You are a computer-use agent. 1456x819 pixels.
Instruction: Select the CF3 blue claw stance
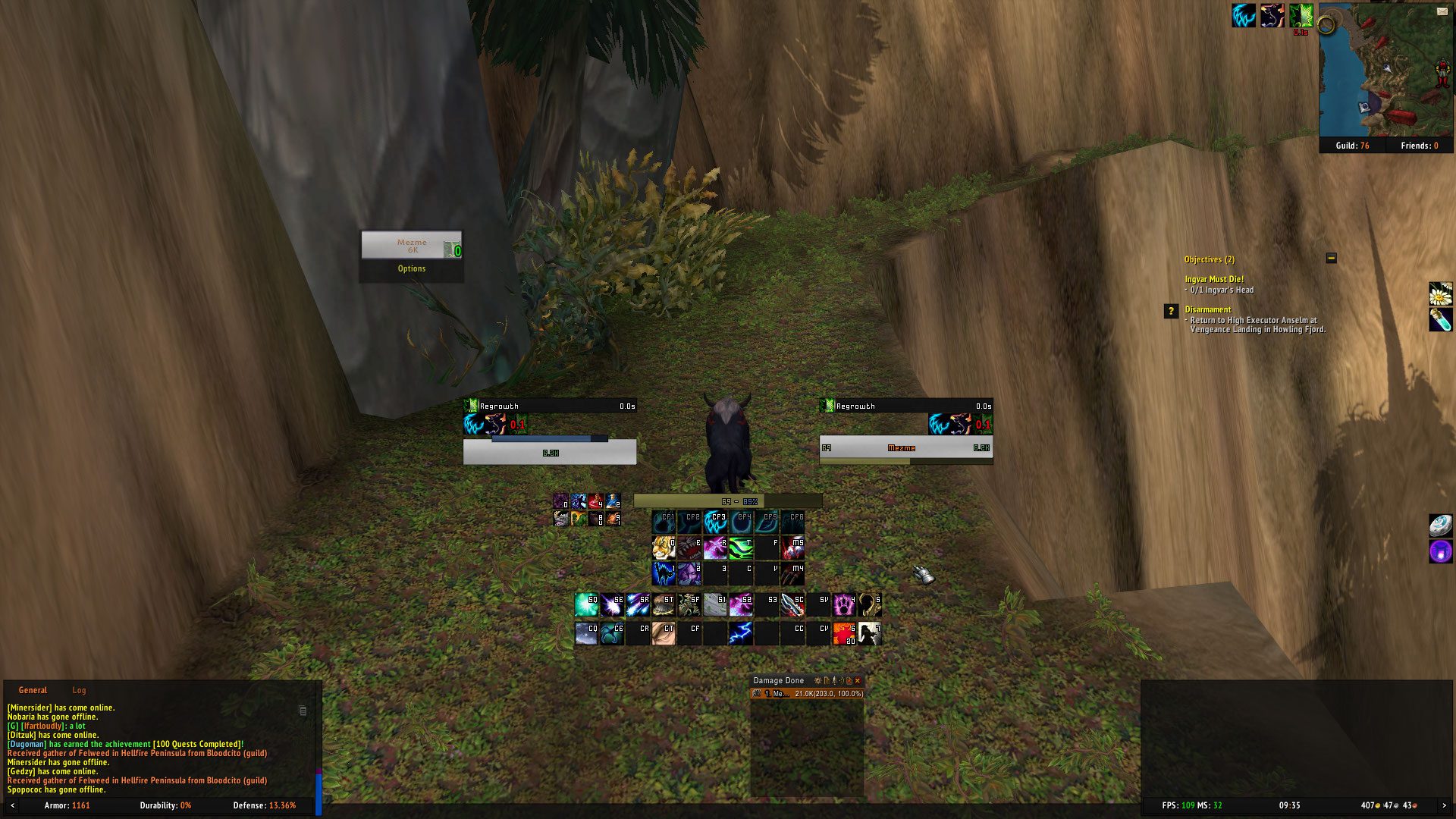pyautogui.click(x=715, y=522)
